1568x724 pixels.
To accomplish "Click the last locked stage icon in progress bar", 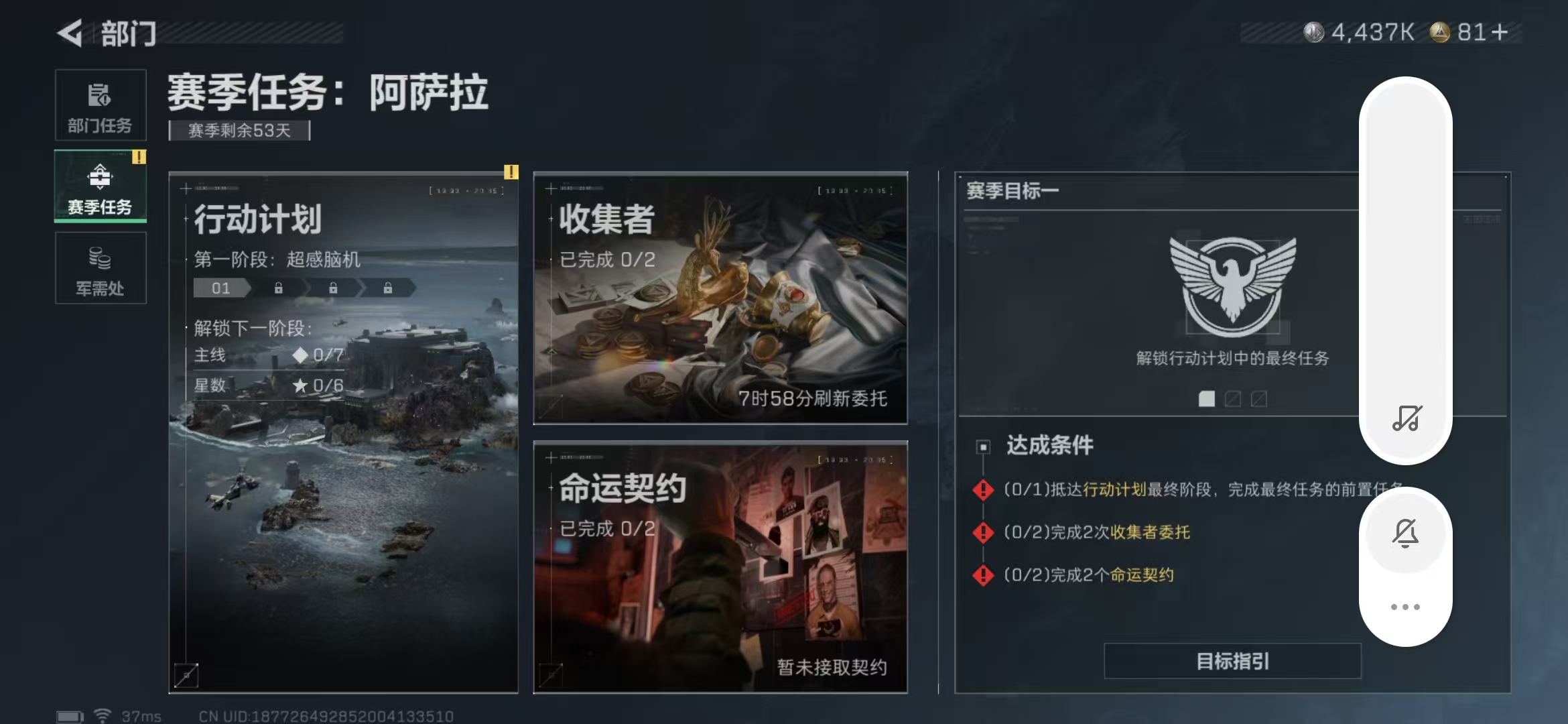I will (387, 288).
